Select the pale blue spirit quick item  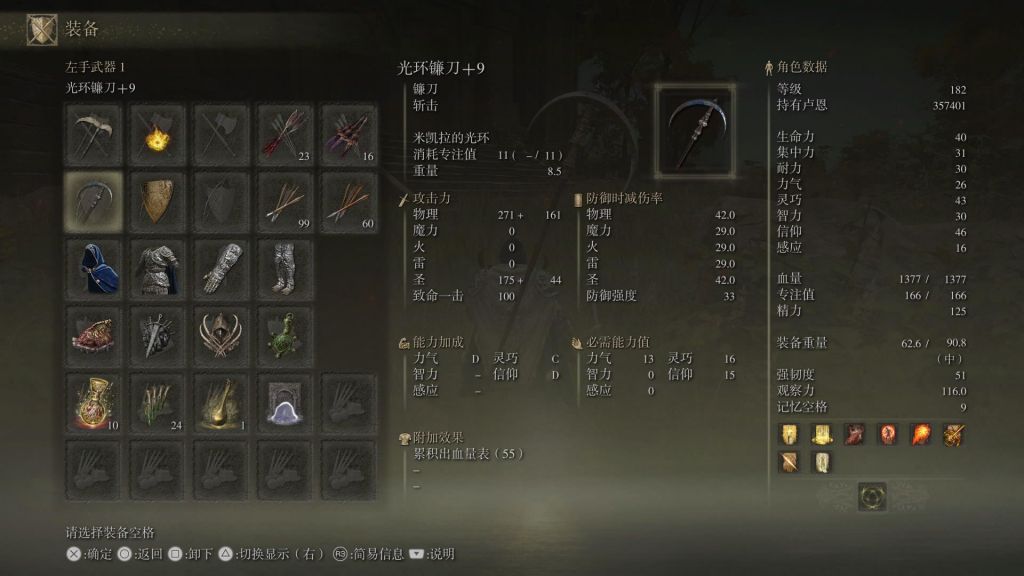(285, 403)
